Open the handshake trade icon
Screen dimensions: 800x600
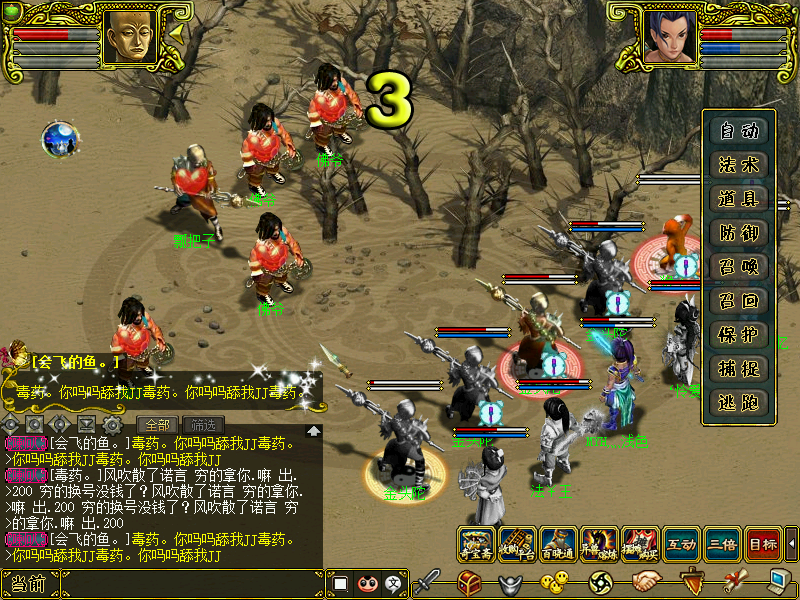point(648,581)
